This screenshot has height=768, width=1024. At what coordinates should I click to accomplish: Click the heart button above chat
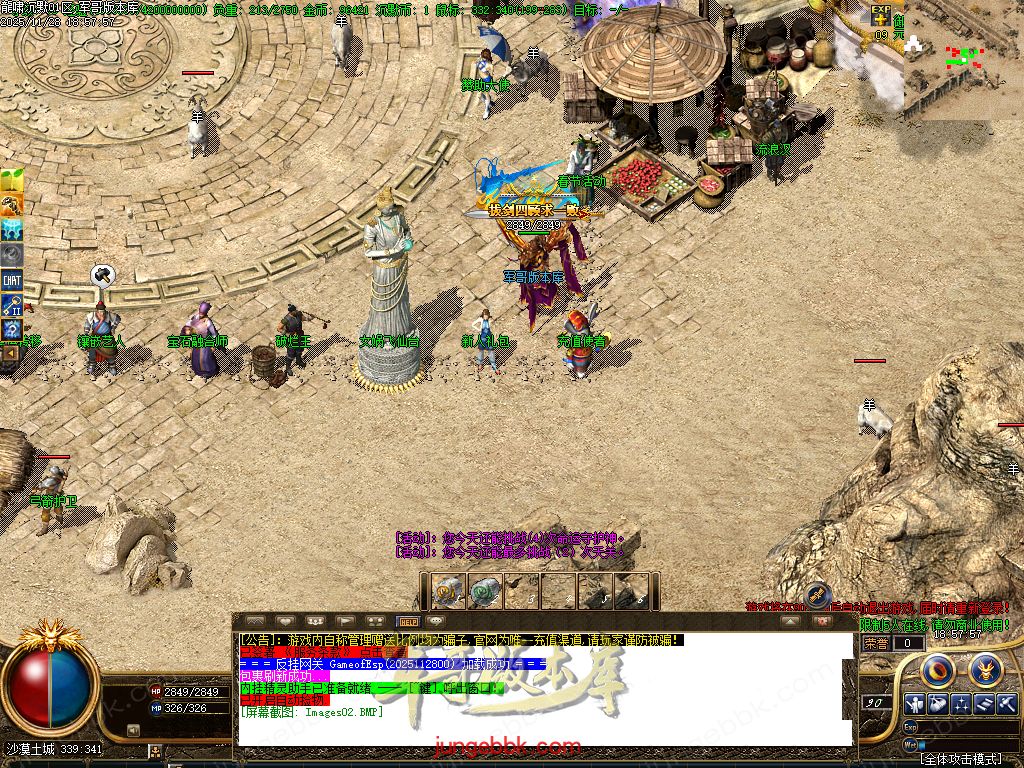pos(285,621)
